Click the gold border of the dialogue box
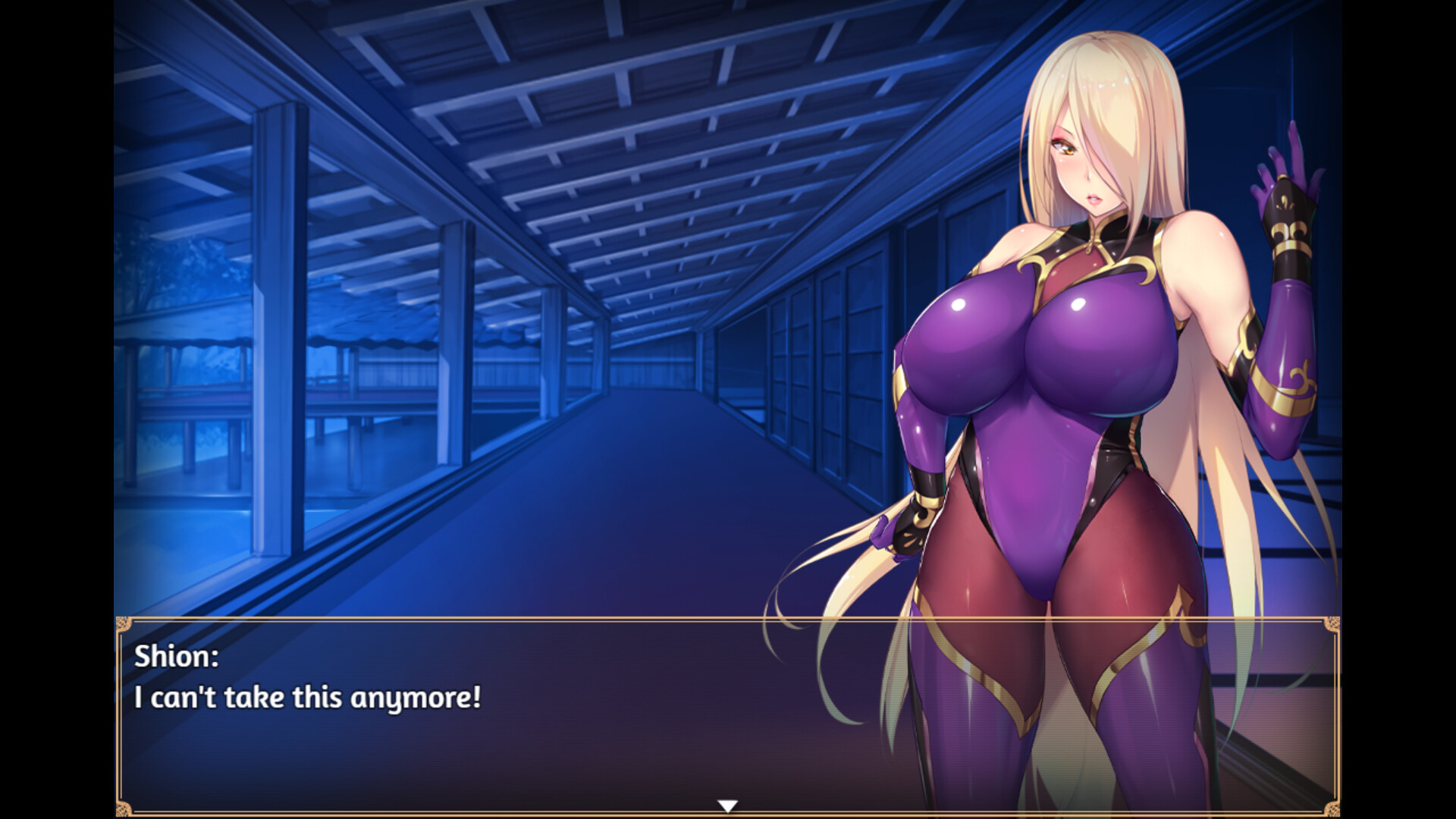The height and width of the screenshot is (819, 1456). (x=531, y=619)
